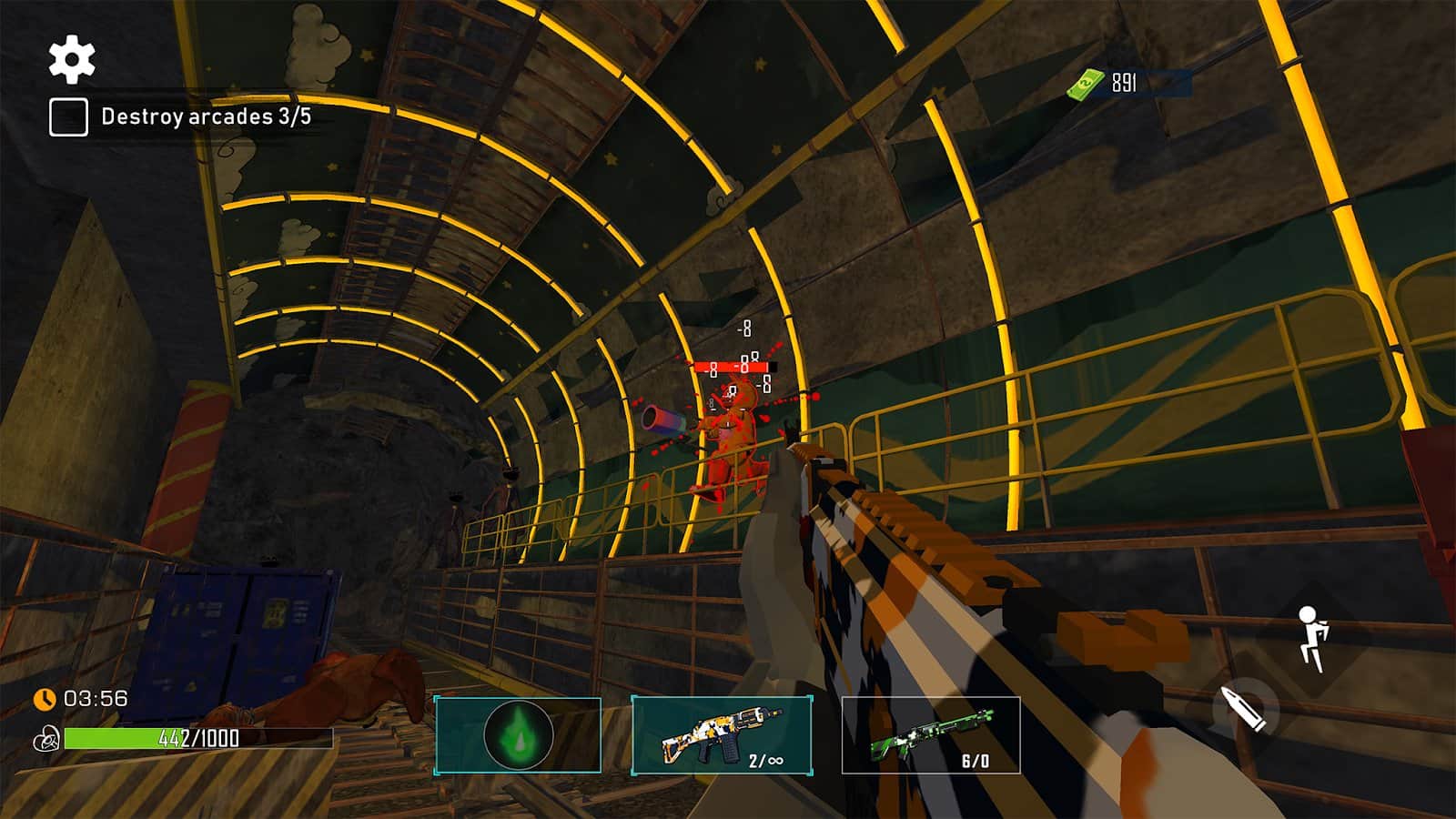Image resolution: width=1456 pixels, height=819 pixels.
Task: Tick the Destroy arcades objective checkbox
Action: click(x=68, y=117)
